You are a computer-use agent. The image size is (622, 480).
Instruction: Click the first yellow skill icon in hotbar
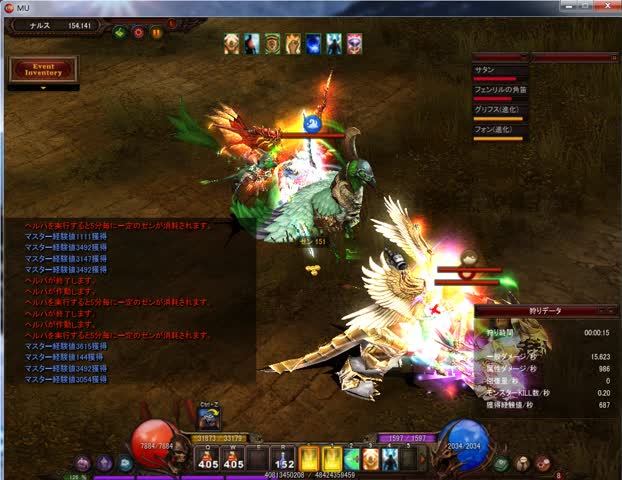click(310, 459)
